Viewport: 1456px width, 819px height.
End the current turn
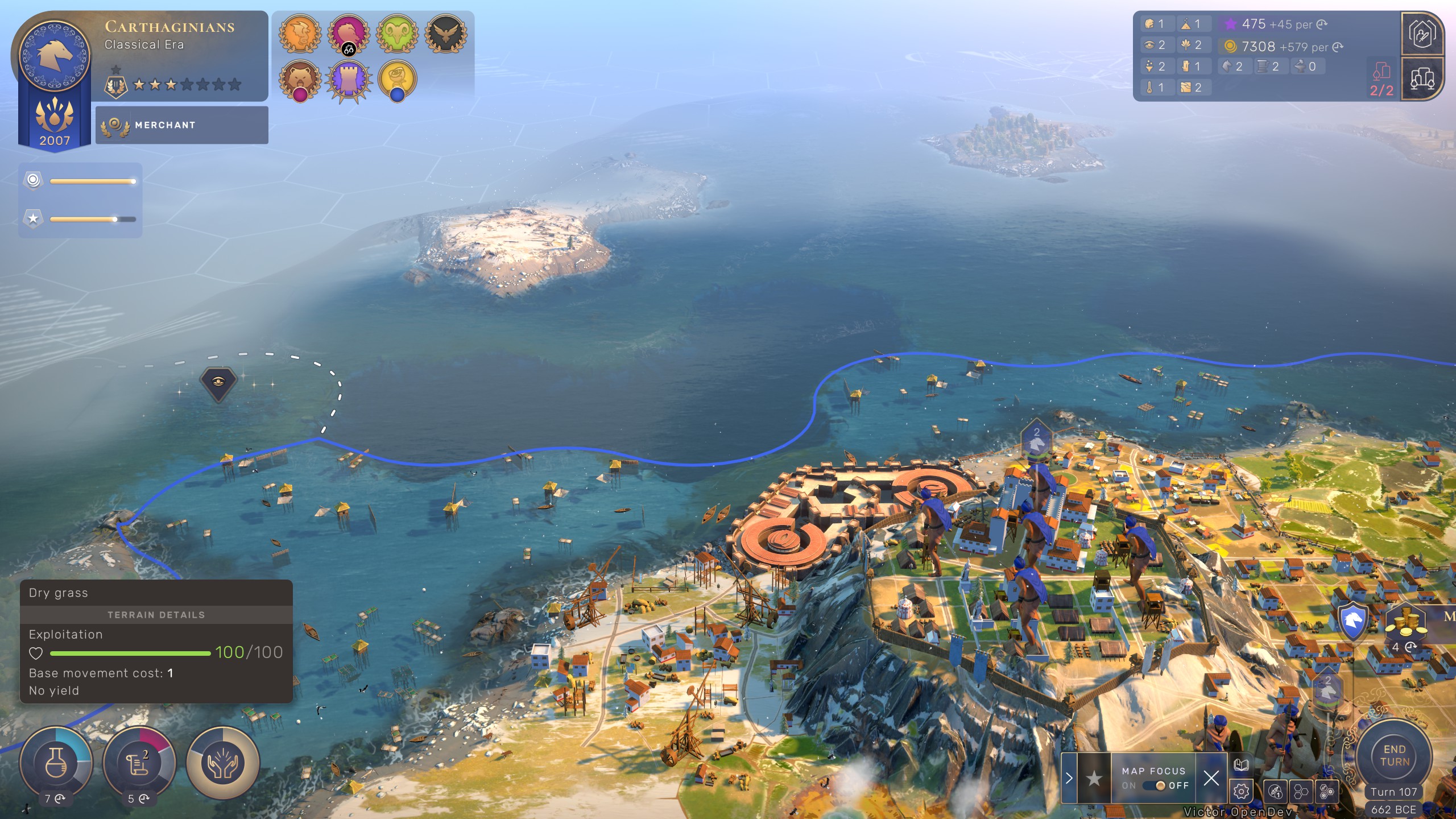pyautogui.click(x=1394, y=756)
